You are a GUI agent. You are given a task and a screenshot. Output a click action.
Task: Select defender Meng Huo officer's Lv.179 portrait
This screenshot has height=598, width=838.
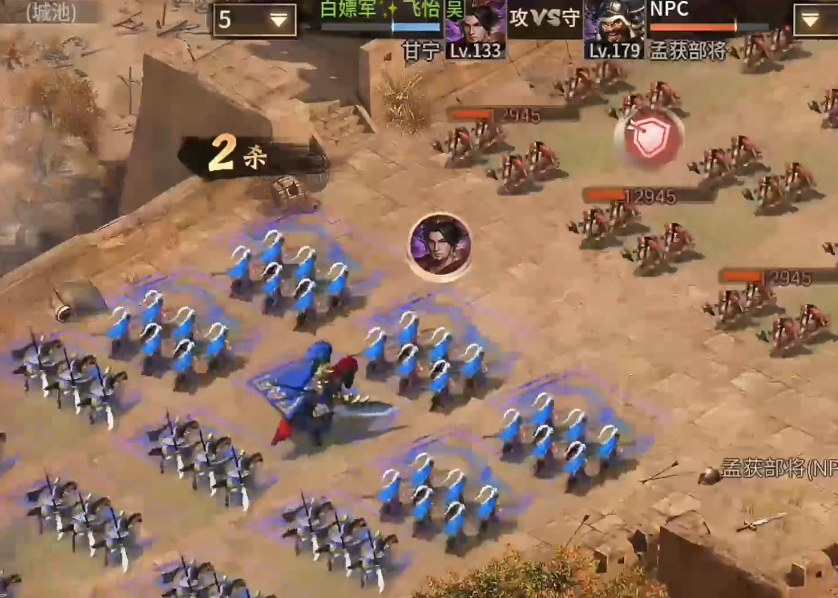pos(614,27)
